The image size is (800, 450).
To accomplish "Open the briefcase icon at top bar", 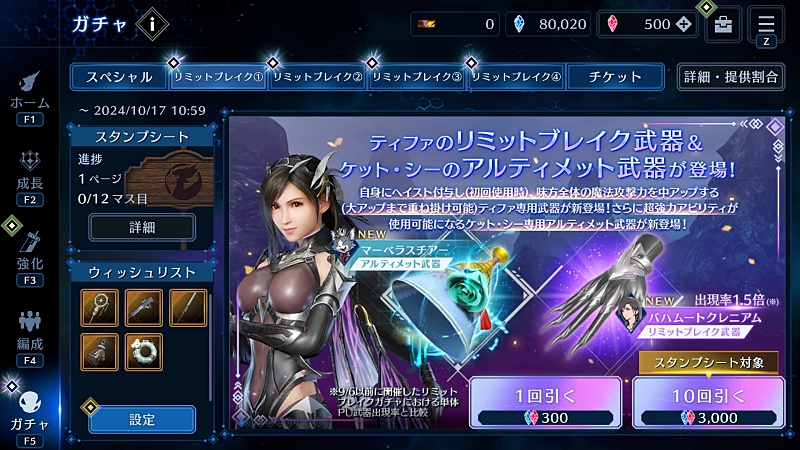I will (x=723, y=24).
